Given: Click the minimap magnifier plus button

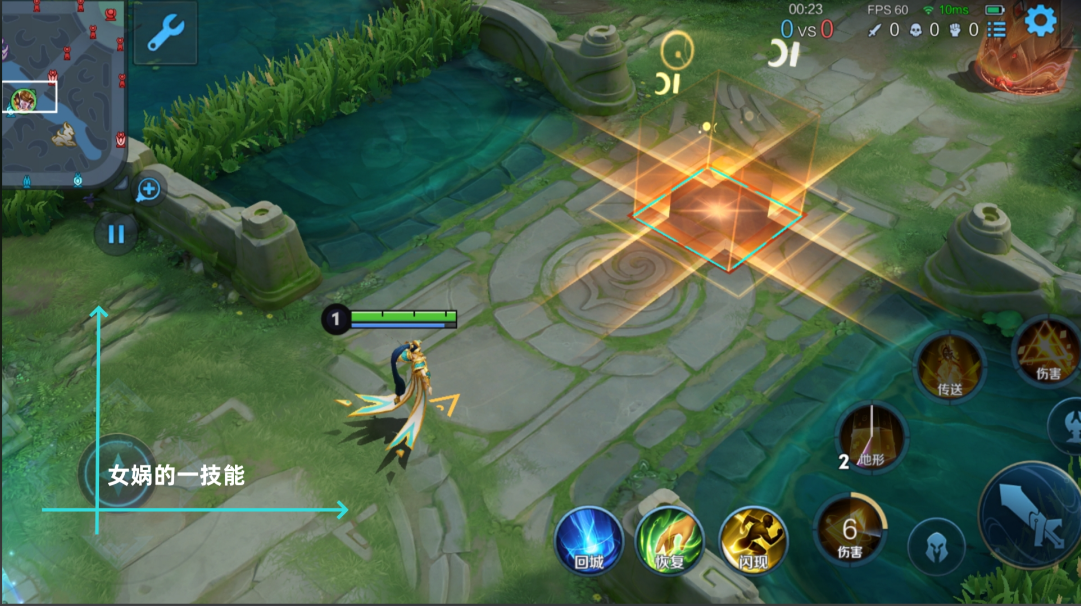Looking at the screenshot, I should (148, 188).
